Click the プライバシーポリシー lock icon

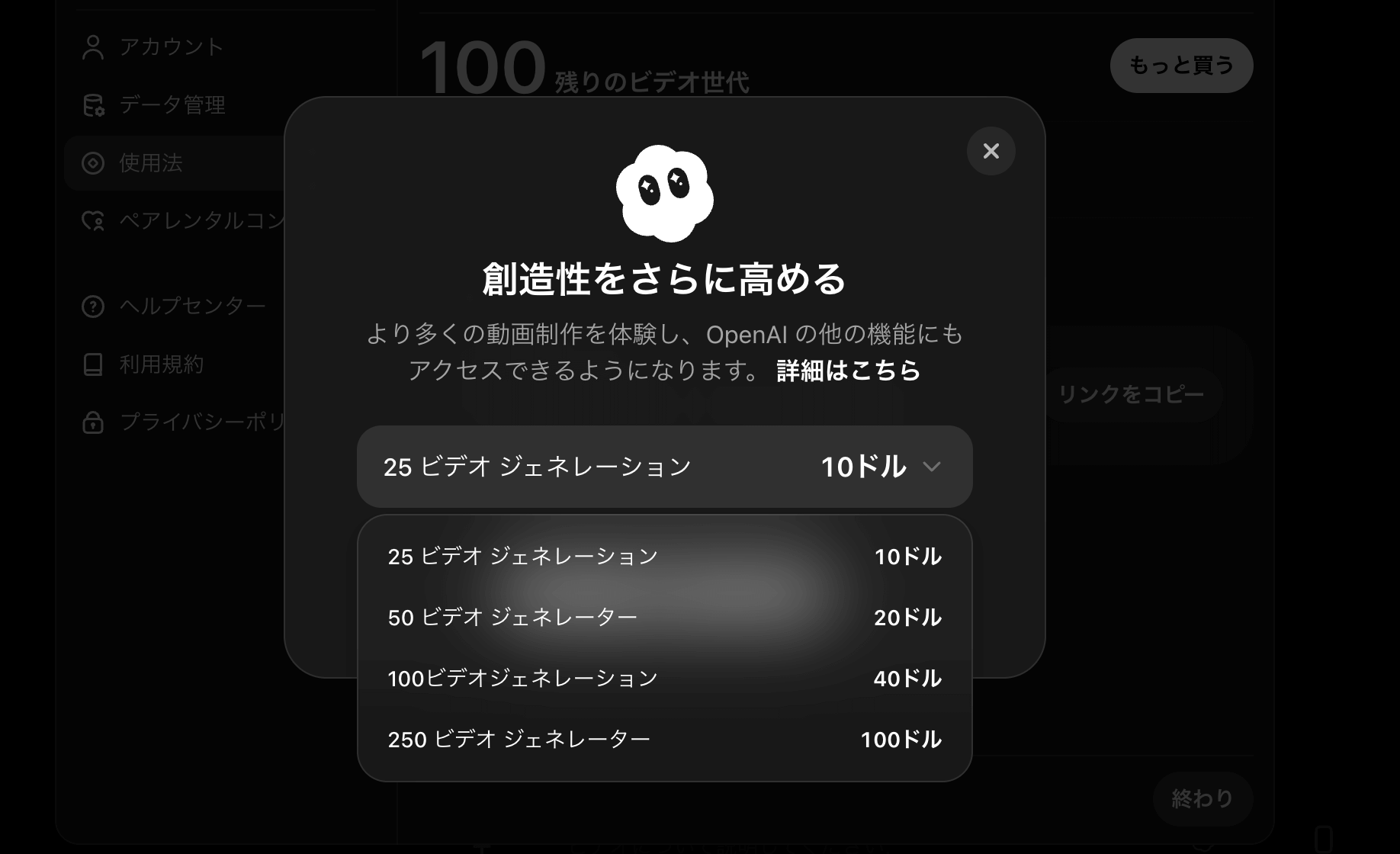tap(92, 422)
